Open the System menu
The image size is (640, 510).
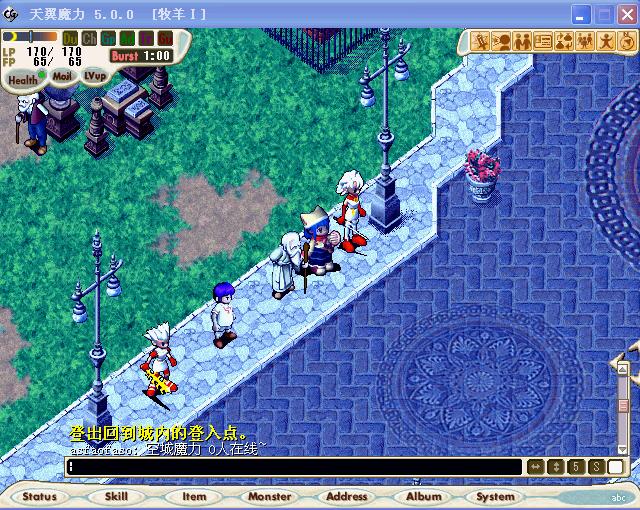coord(496,496)
